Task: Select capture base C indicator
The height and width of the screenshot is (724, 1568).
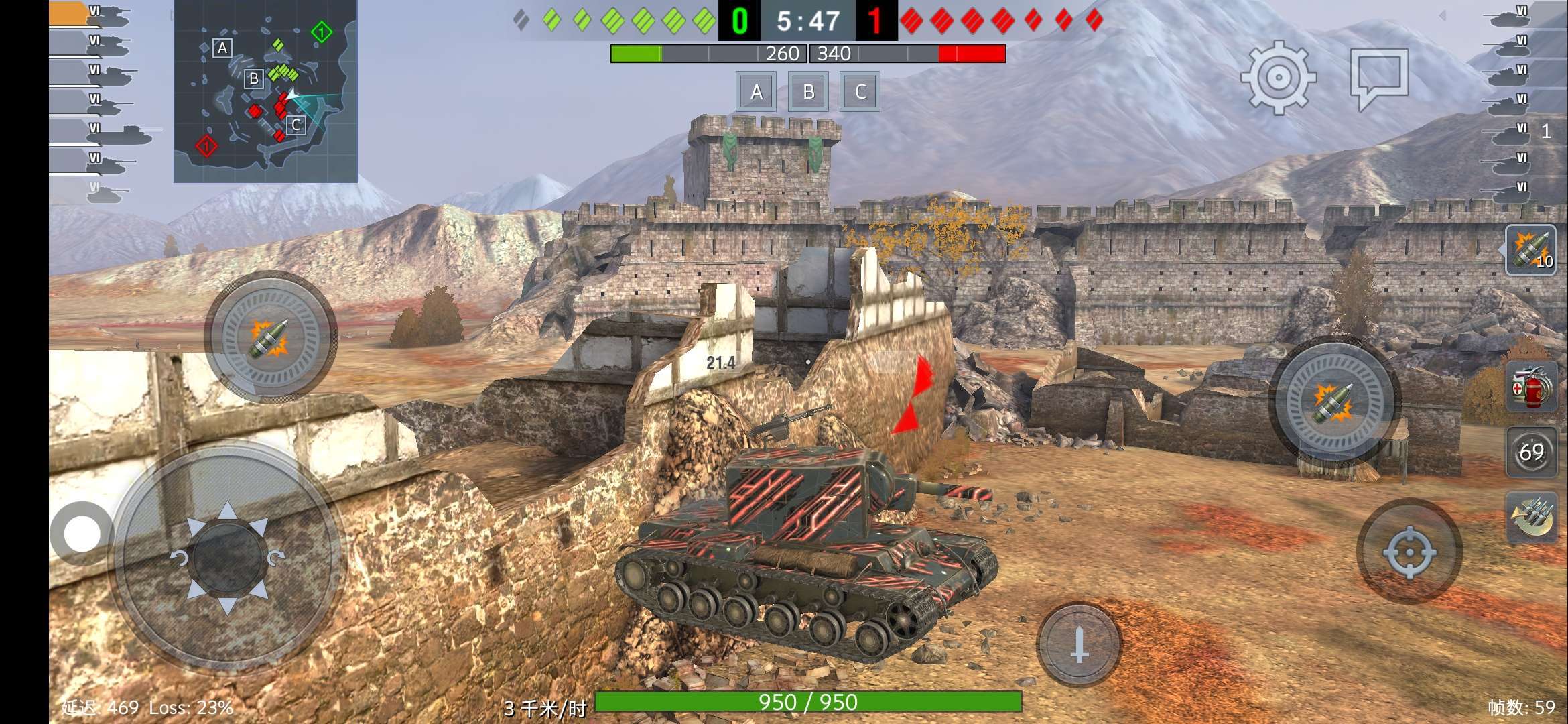Action: pos(860,92)
